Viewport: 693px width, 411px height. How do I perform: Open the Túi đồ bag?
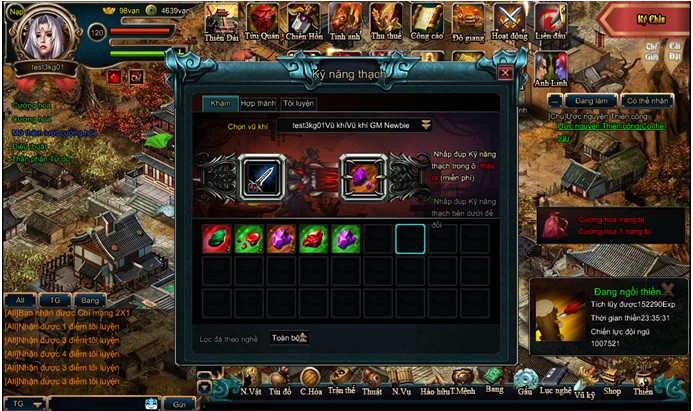tap(279, 386)
